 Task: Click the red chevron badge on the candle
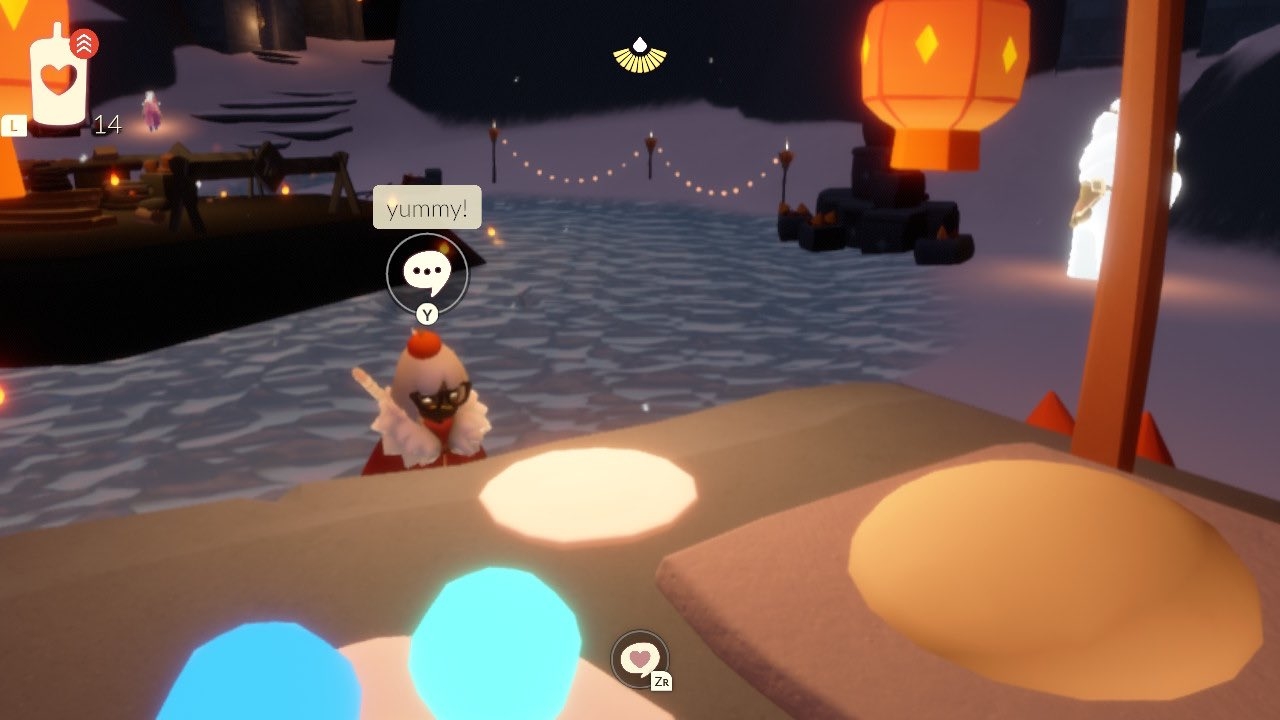tap(85, 43)
